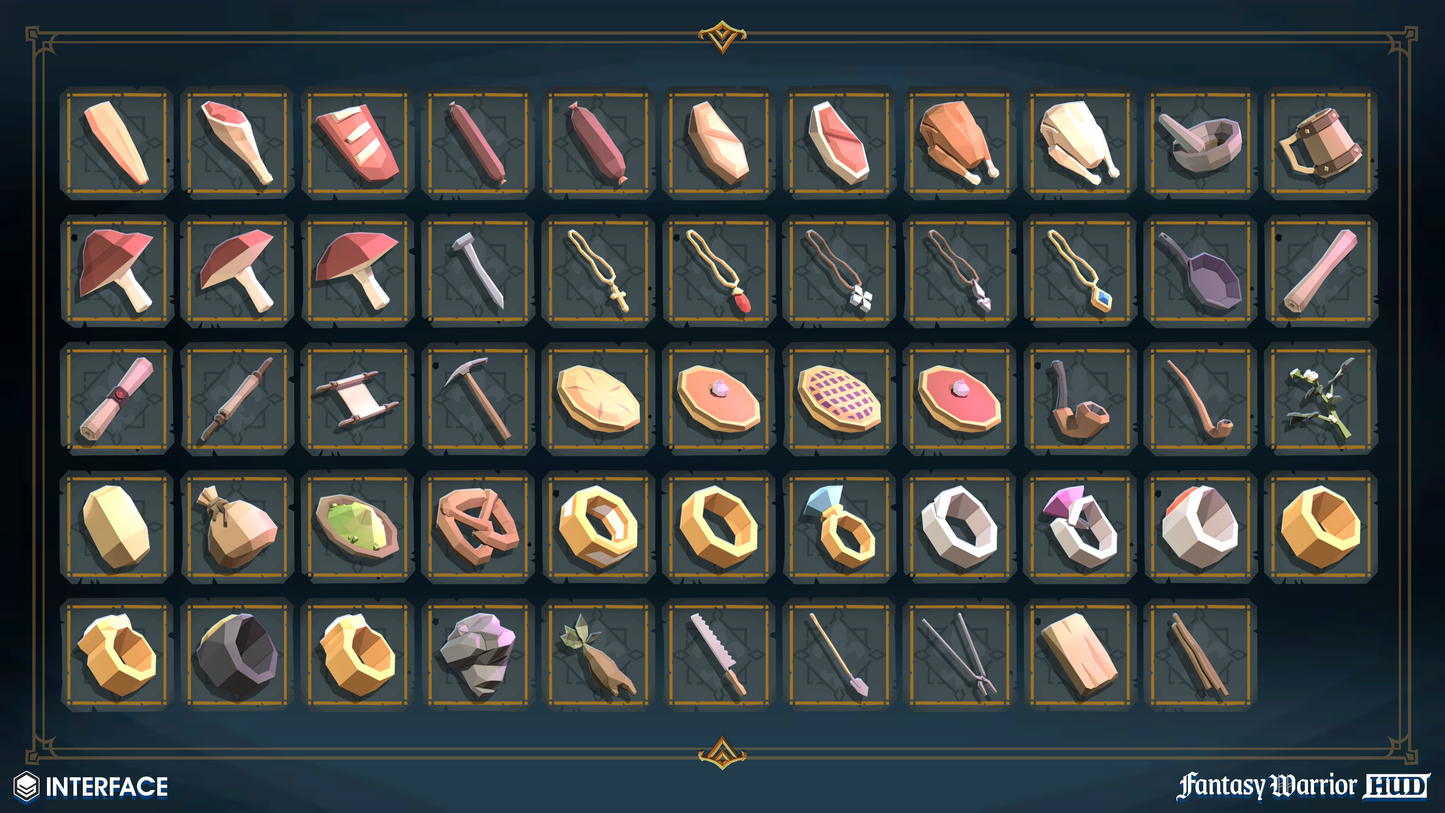Viewport: 1445px width, 813px height.
Task: Select the wooden beer mug slot
Action: click(x=1320, y=144)
